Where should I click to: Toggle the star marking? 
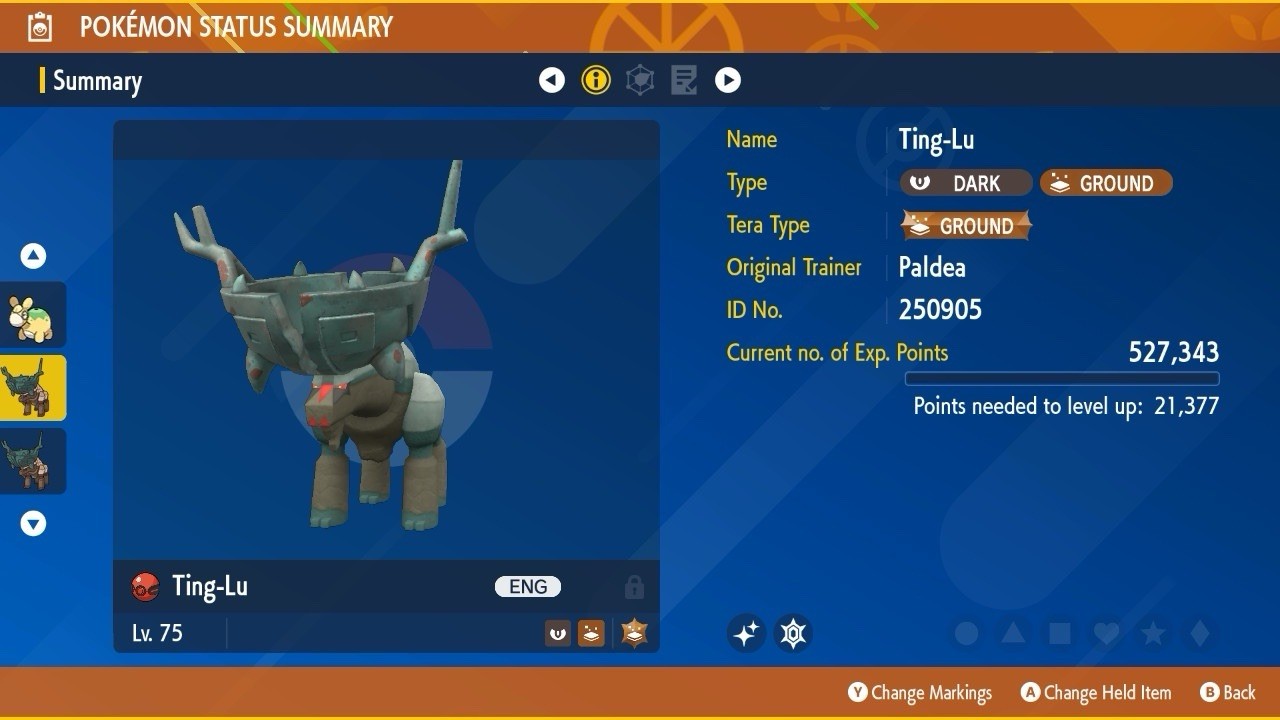coord(1153,633)
